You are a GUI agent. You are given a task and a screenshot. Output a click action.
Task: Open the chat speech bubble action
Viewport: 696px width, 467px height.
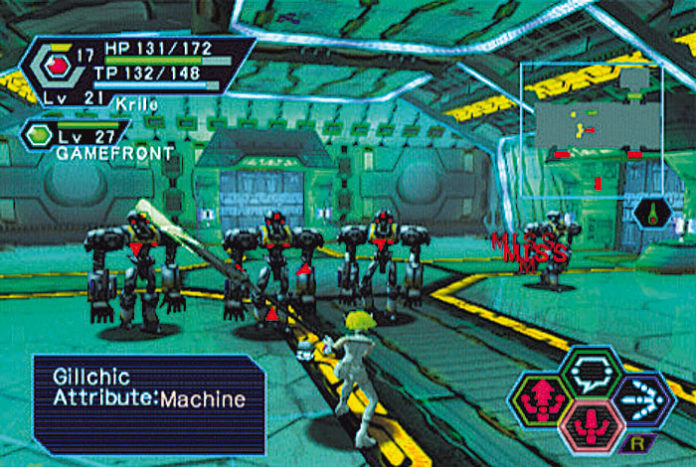coord(591,371)
